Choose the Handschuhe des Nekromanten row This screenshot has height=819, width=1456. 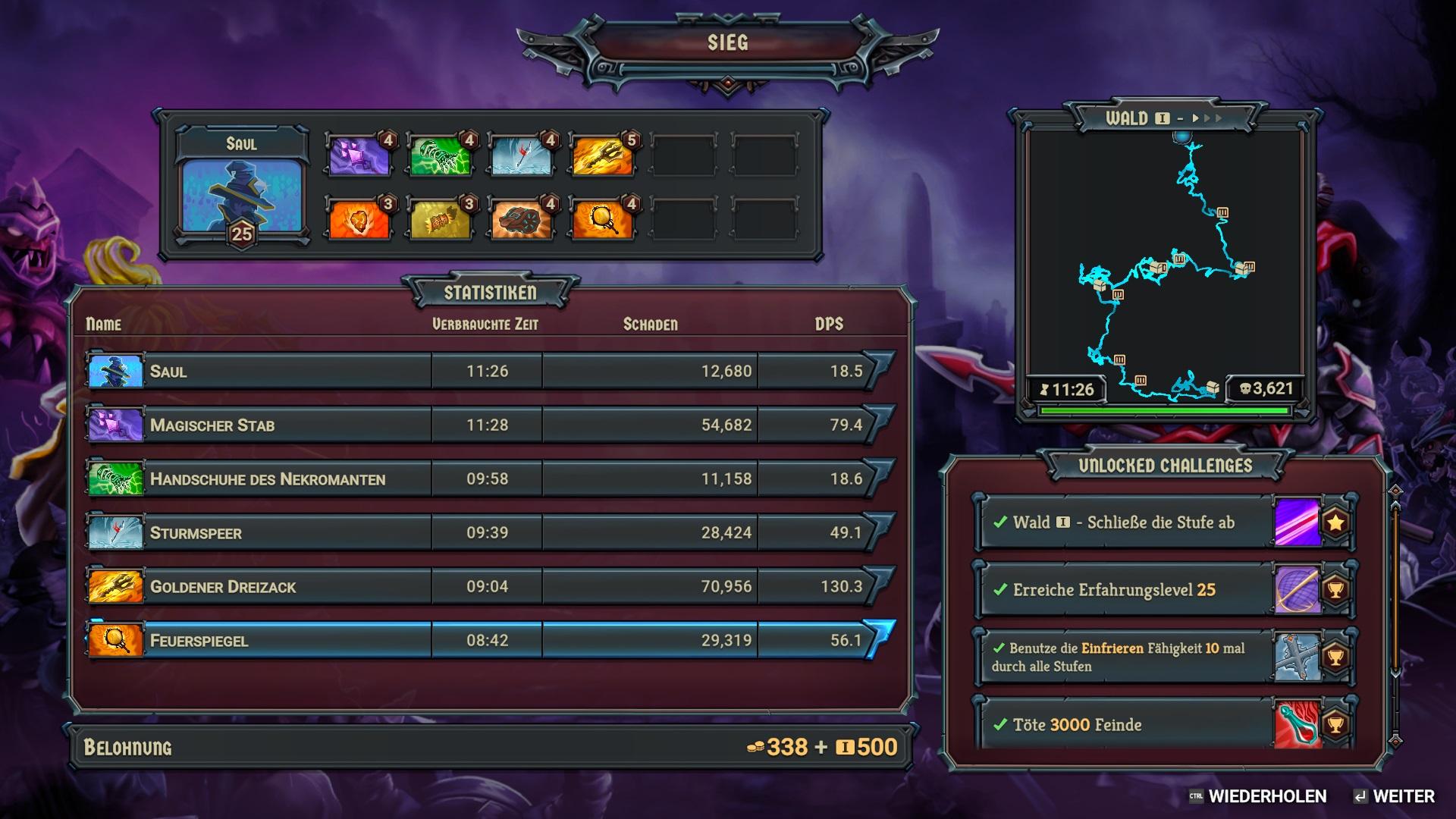[x=485, y=479]
